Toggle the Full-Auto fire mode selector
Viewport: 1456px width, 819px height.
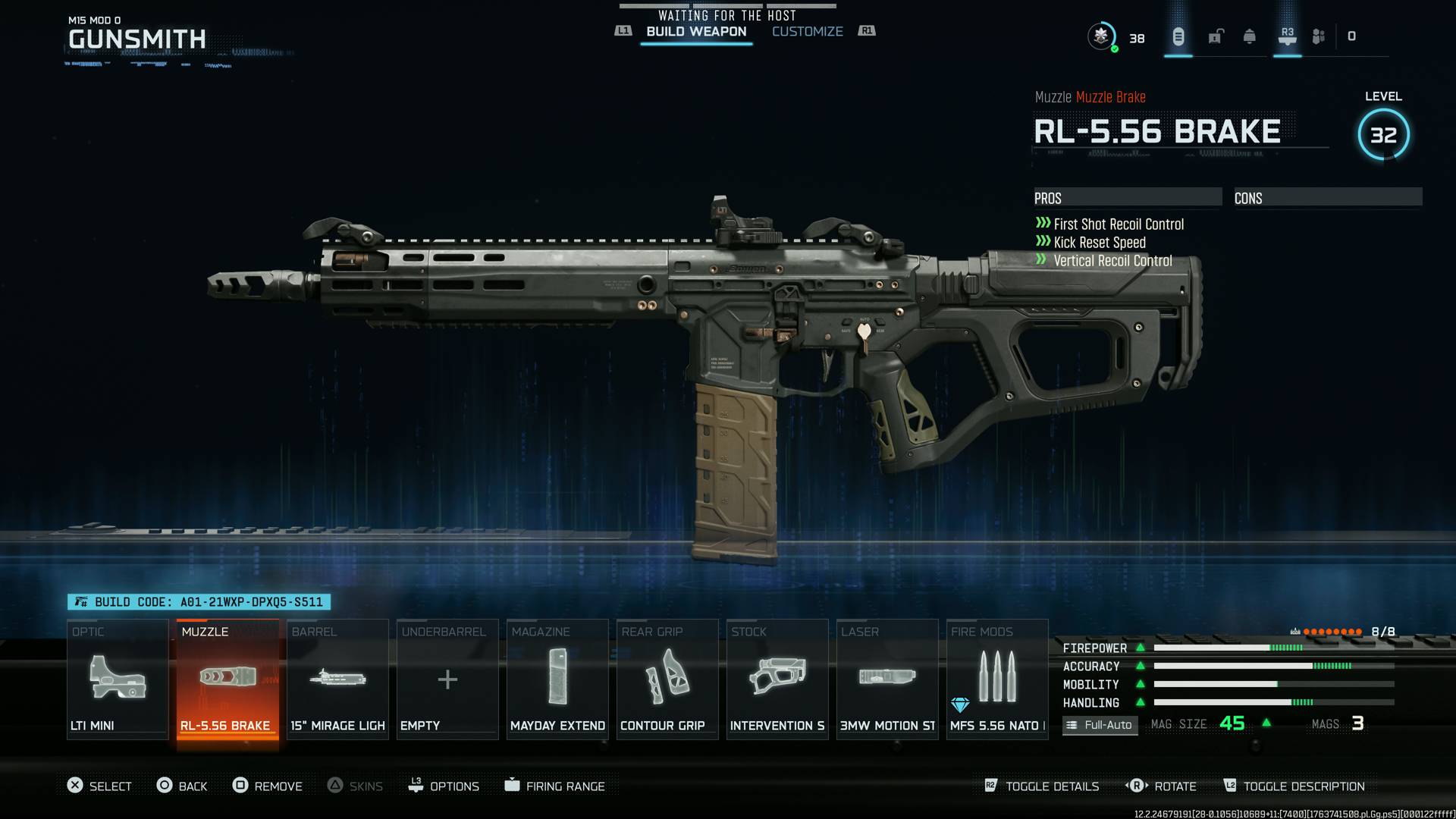(1100, 725)
